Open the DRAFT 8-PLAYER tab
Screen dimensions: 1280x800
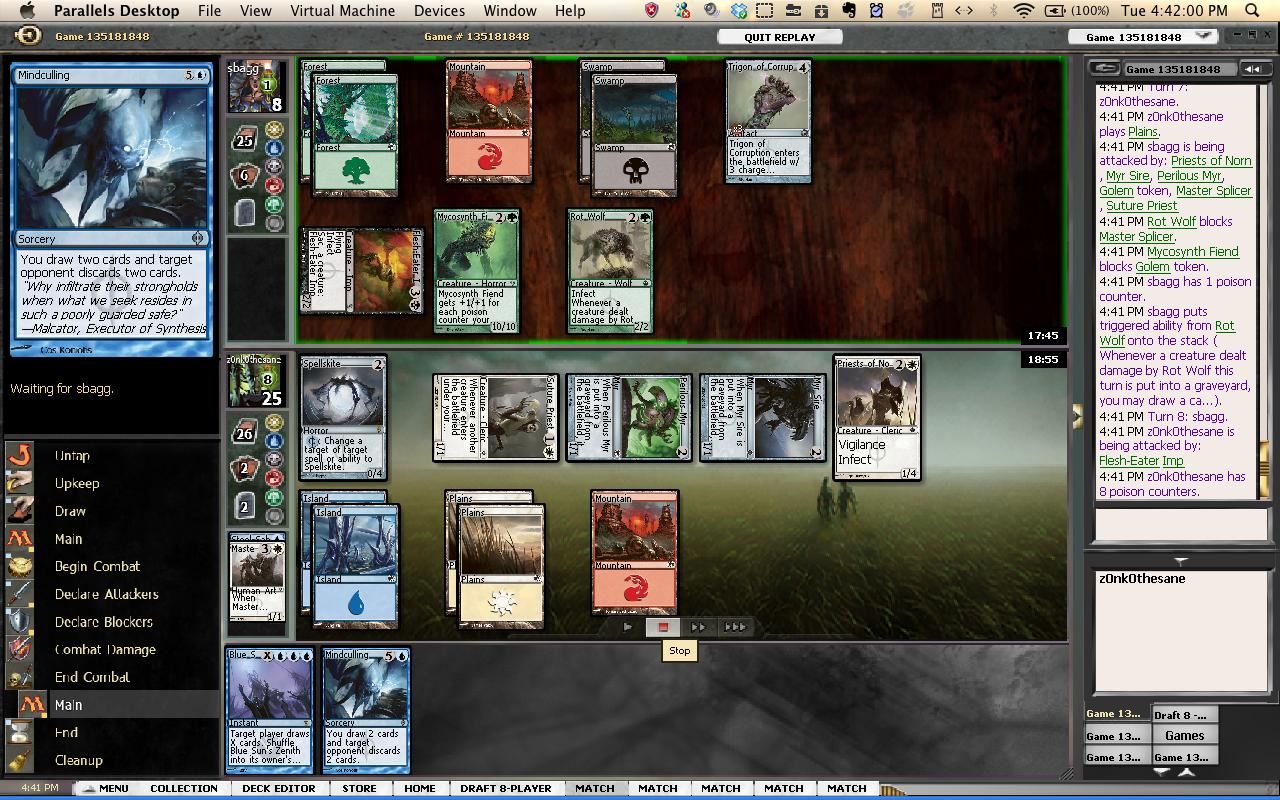pos(505,788)
